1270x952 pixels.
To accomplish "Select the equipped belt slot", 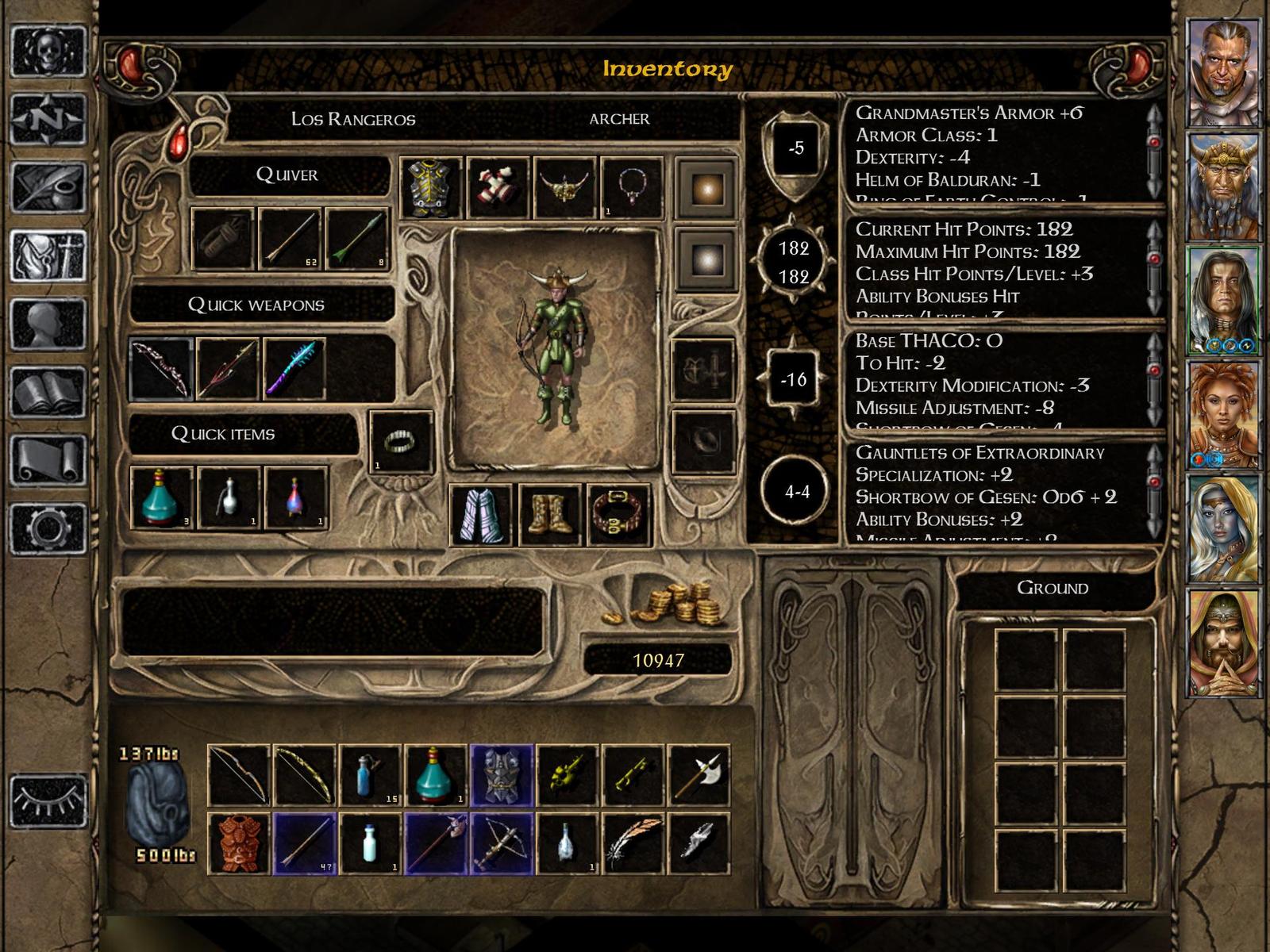I will pos(618,515).
